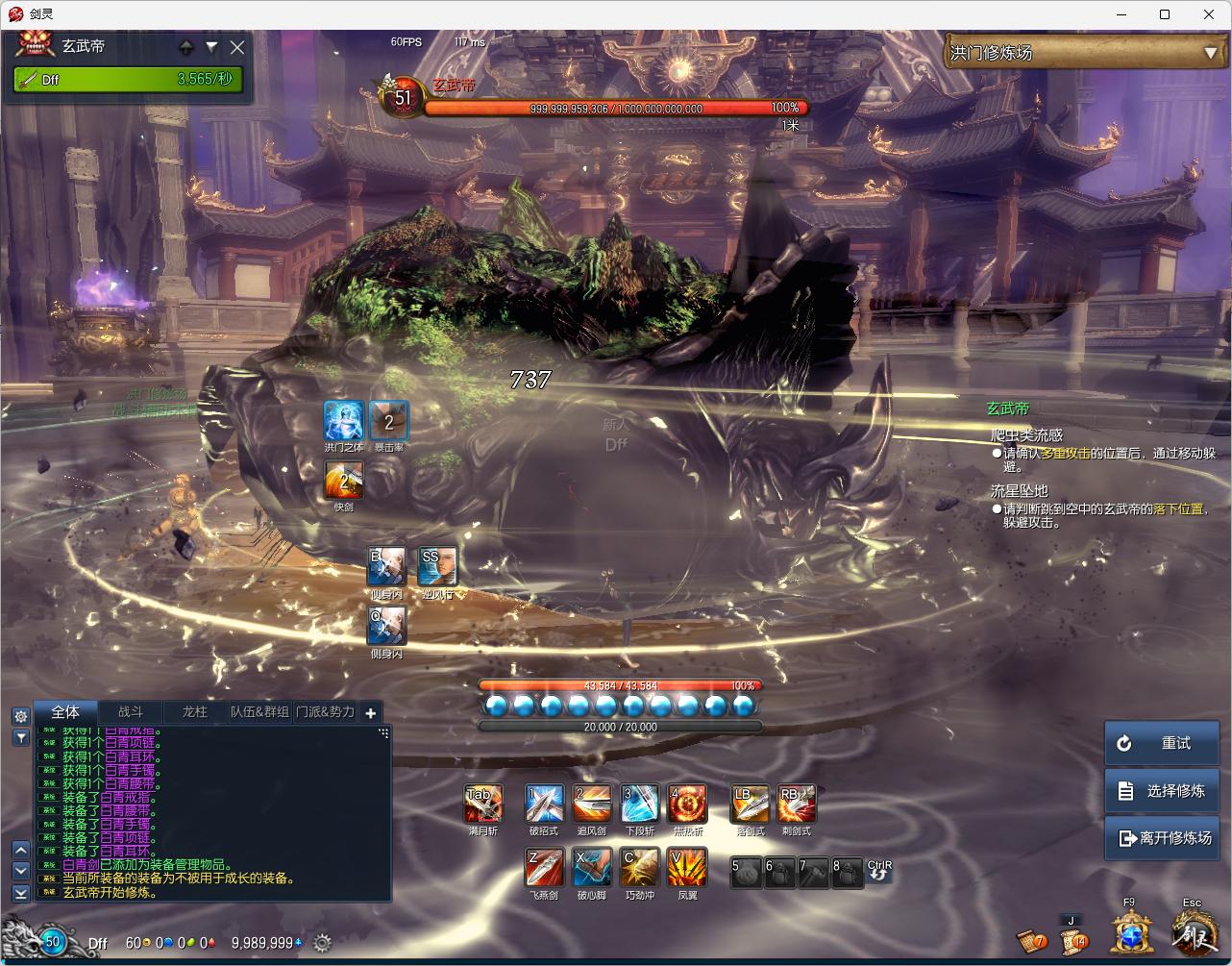Open the 队伍&群组 chat tab
Viewport: 1232px width, 966px height.
(x=259, y=712)
